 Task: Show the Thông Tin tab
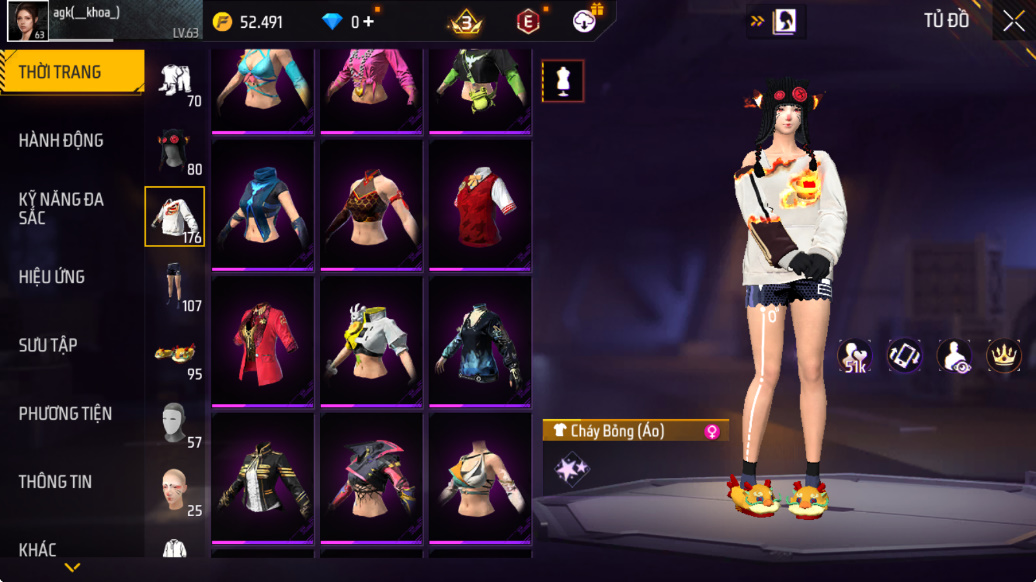(x=55, y=481)
